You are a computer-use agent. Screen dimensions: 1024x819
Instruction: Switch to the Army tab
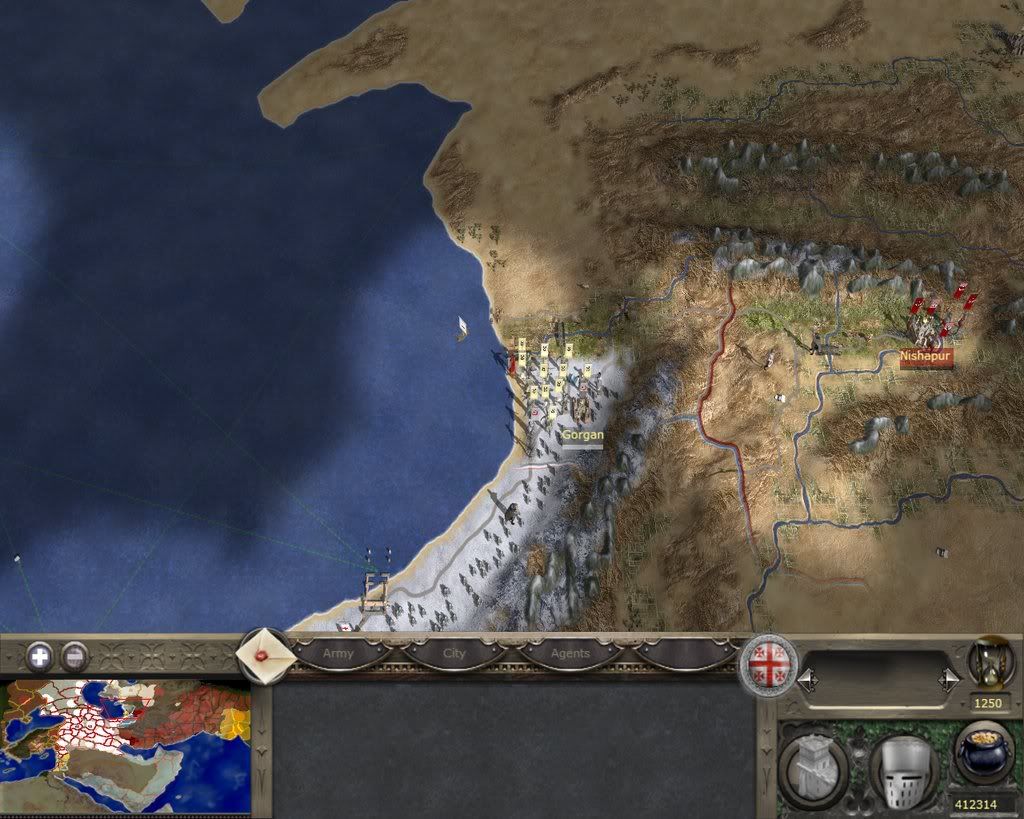(338, 654)
